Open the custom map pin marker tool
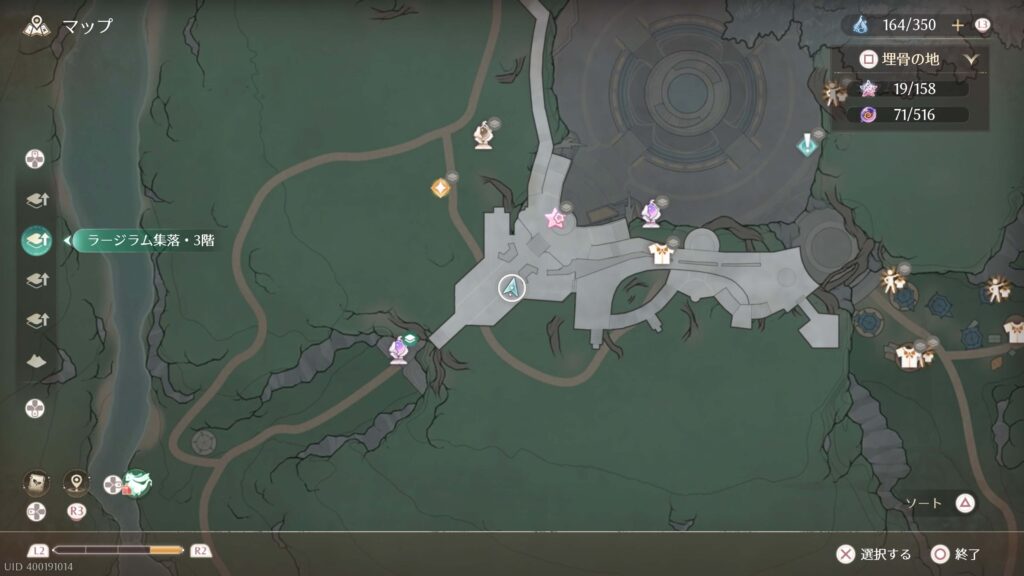Screen dimensions: 1024x576 point(76,482)
